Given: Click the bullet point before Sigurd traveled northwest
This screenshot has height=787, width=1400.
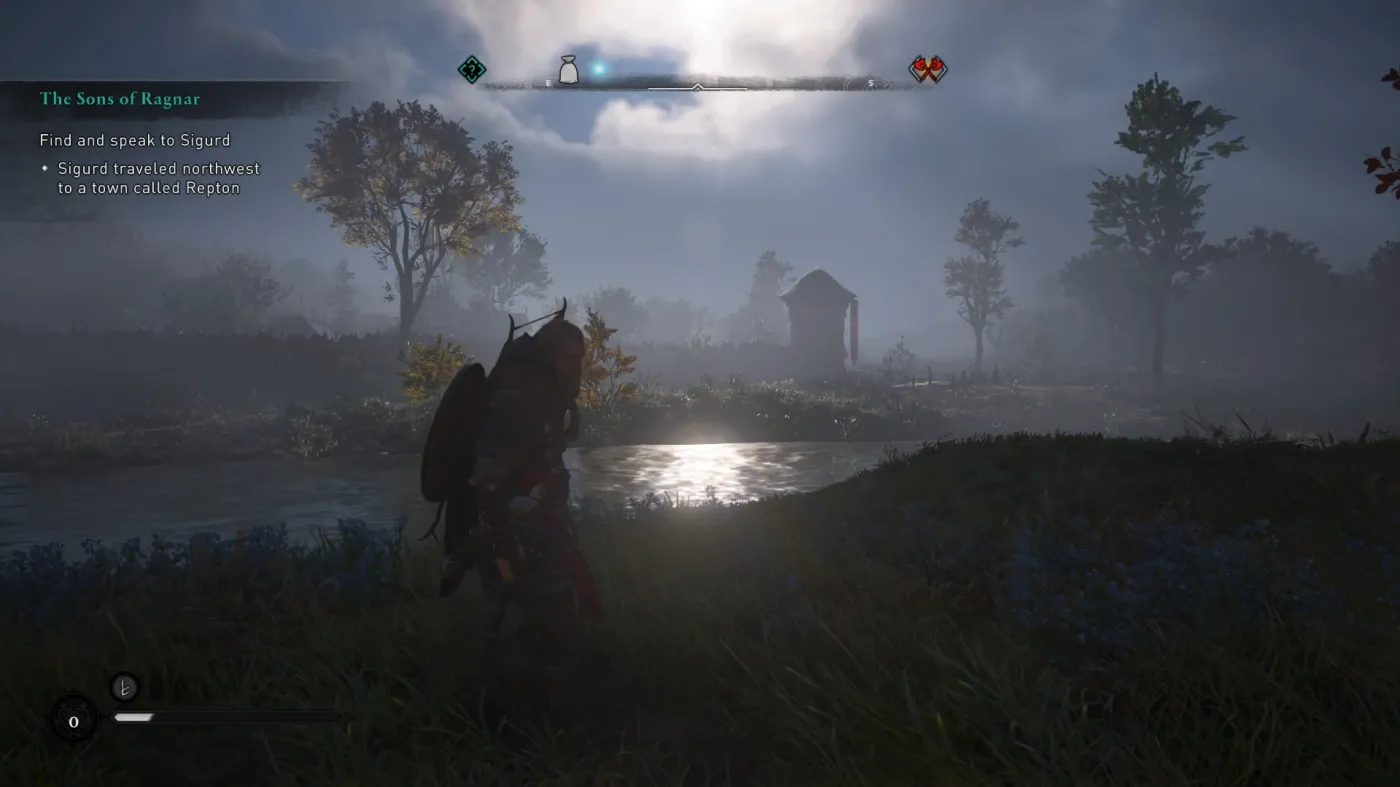Looking at the screenshot, I should pyautogui.click(x=44, y=168).
